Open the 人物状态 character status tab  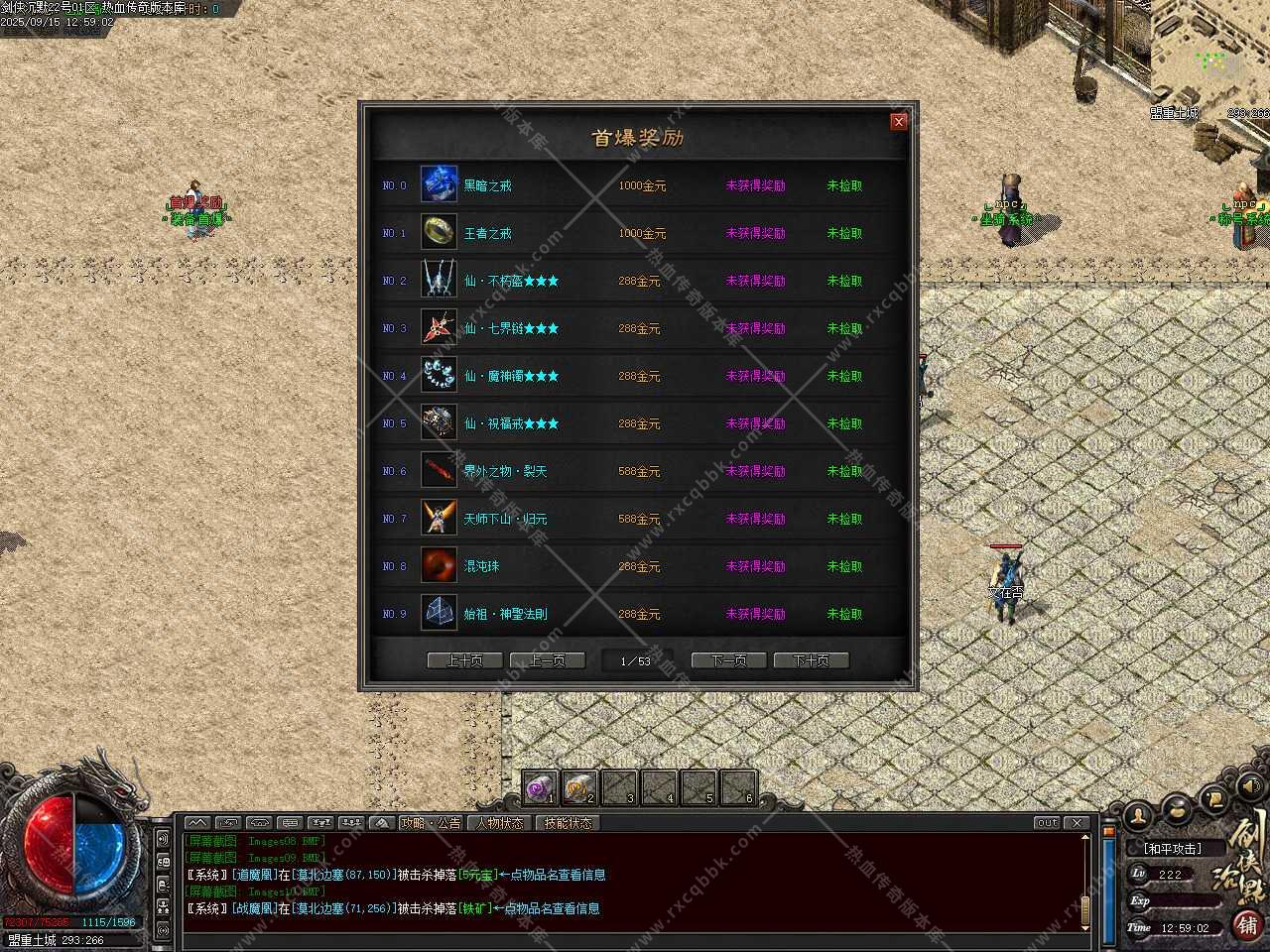499,823
